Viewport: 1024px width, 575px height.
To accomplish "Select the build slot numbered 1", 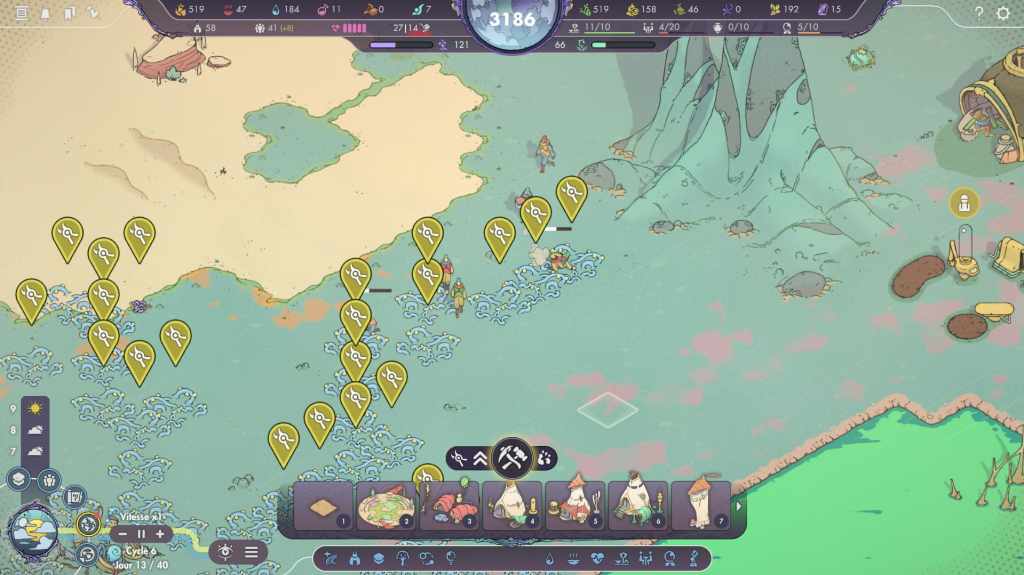I will coord(323,505).
